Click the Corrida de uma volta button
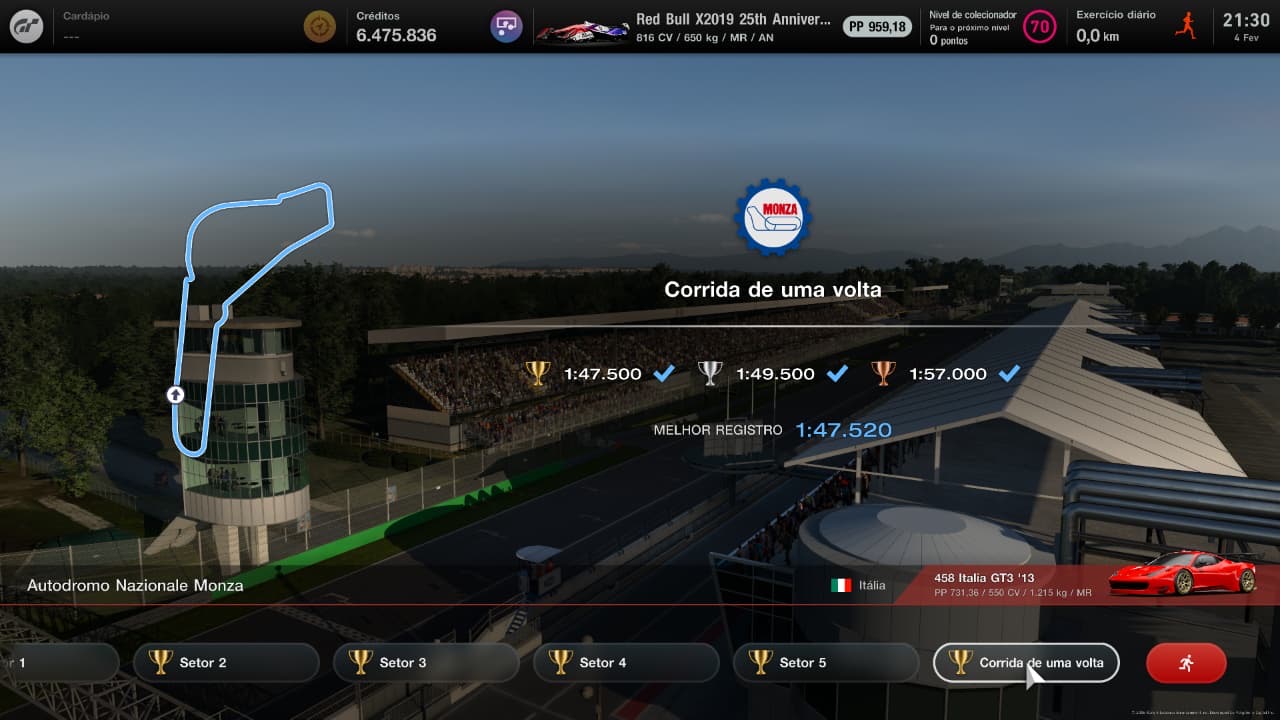 [1026, 662]
